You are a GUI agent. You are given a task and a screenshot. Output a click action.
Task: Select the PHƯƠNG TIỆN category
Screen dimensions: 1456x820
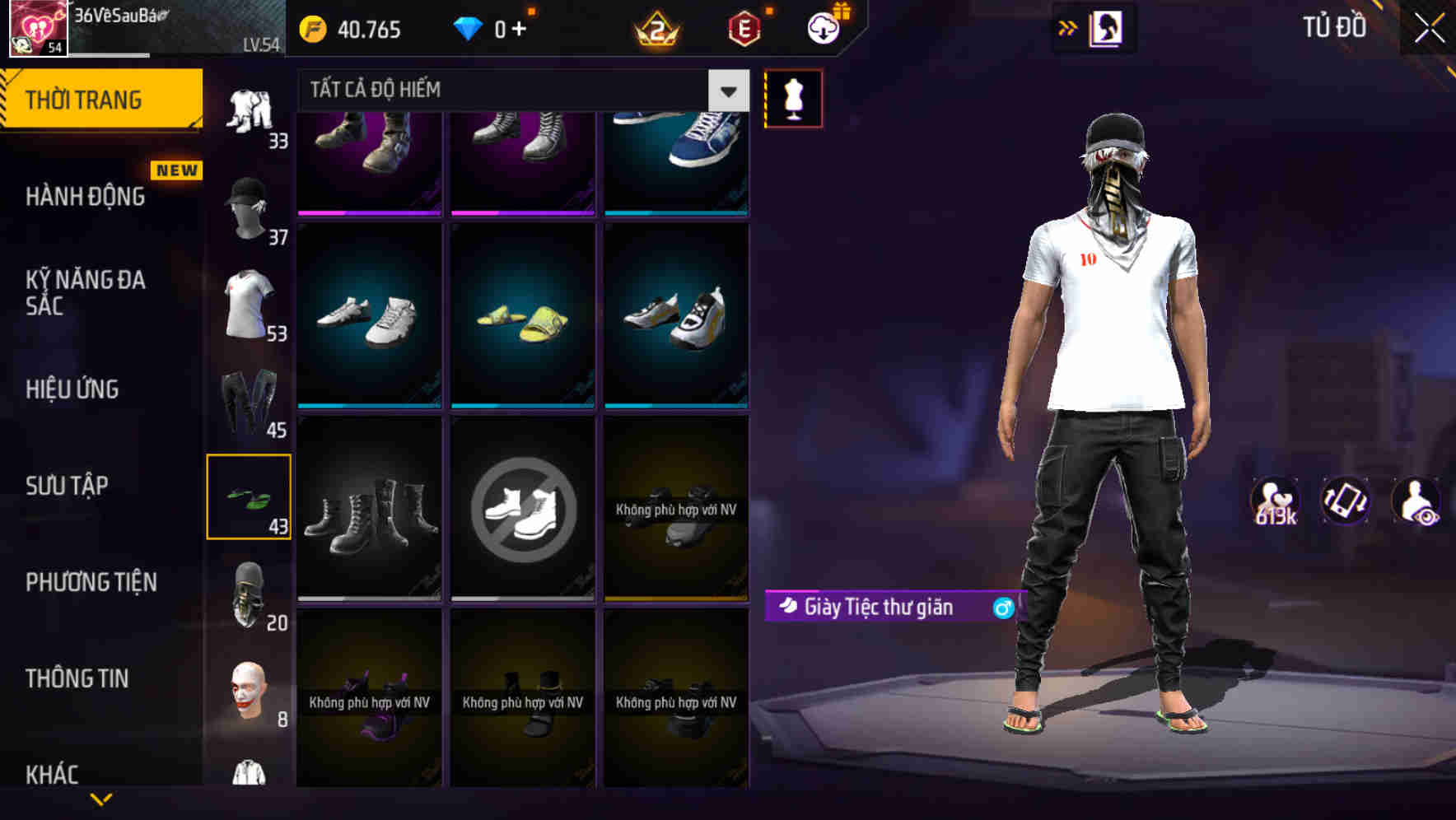(x=91, y=582)
